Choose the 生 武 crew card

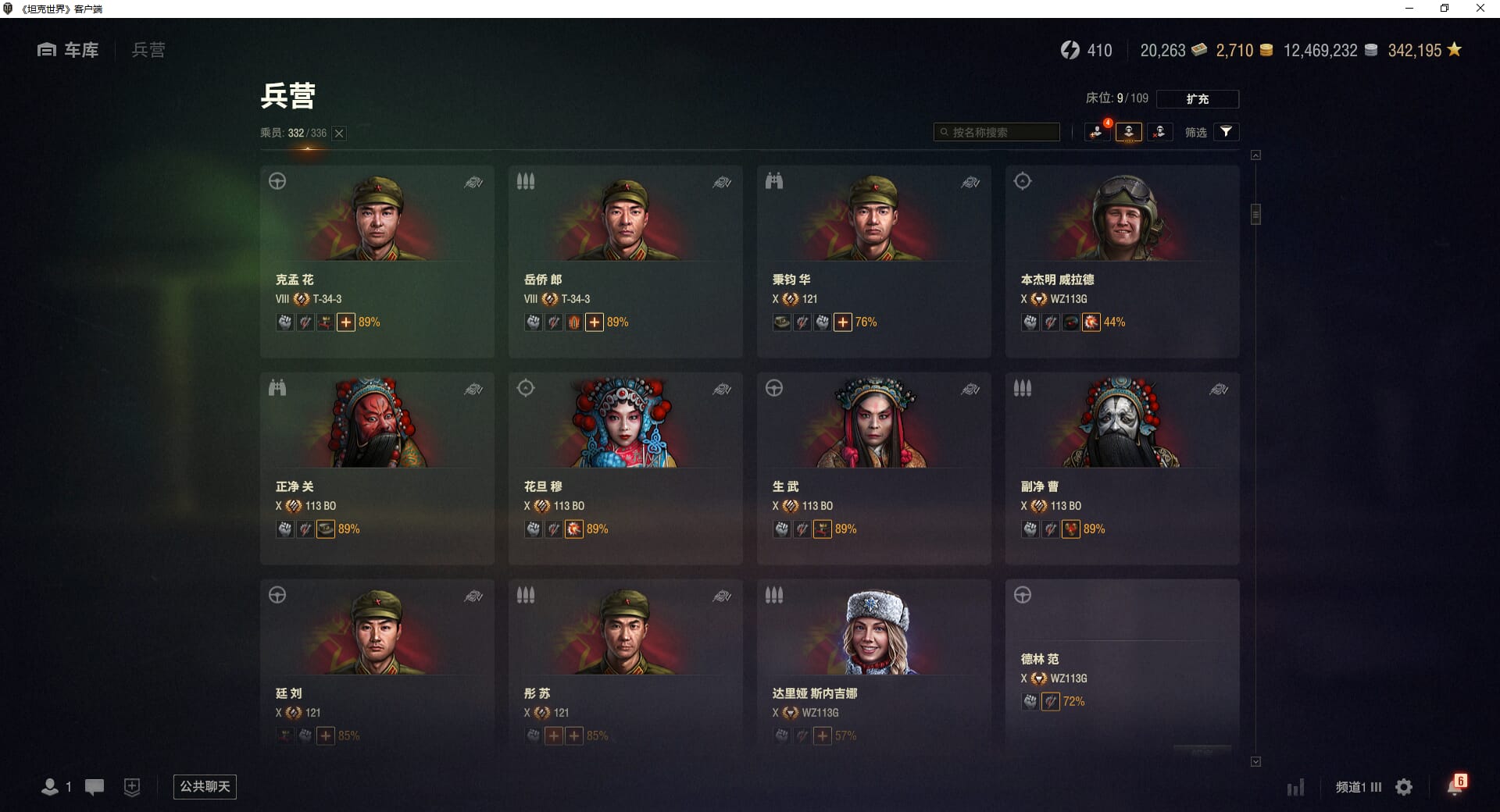point(873,468)
